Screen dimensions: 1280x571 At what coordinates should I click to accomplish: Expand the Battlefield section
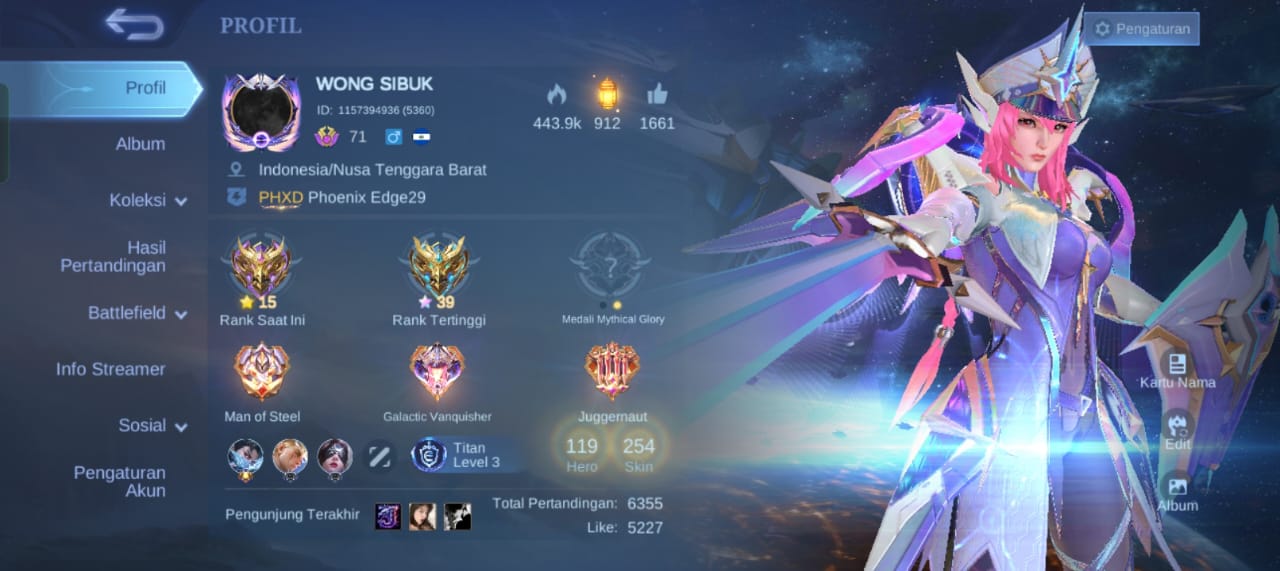(137, 313)
